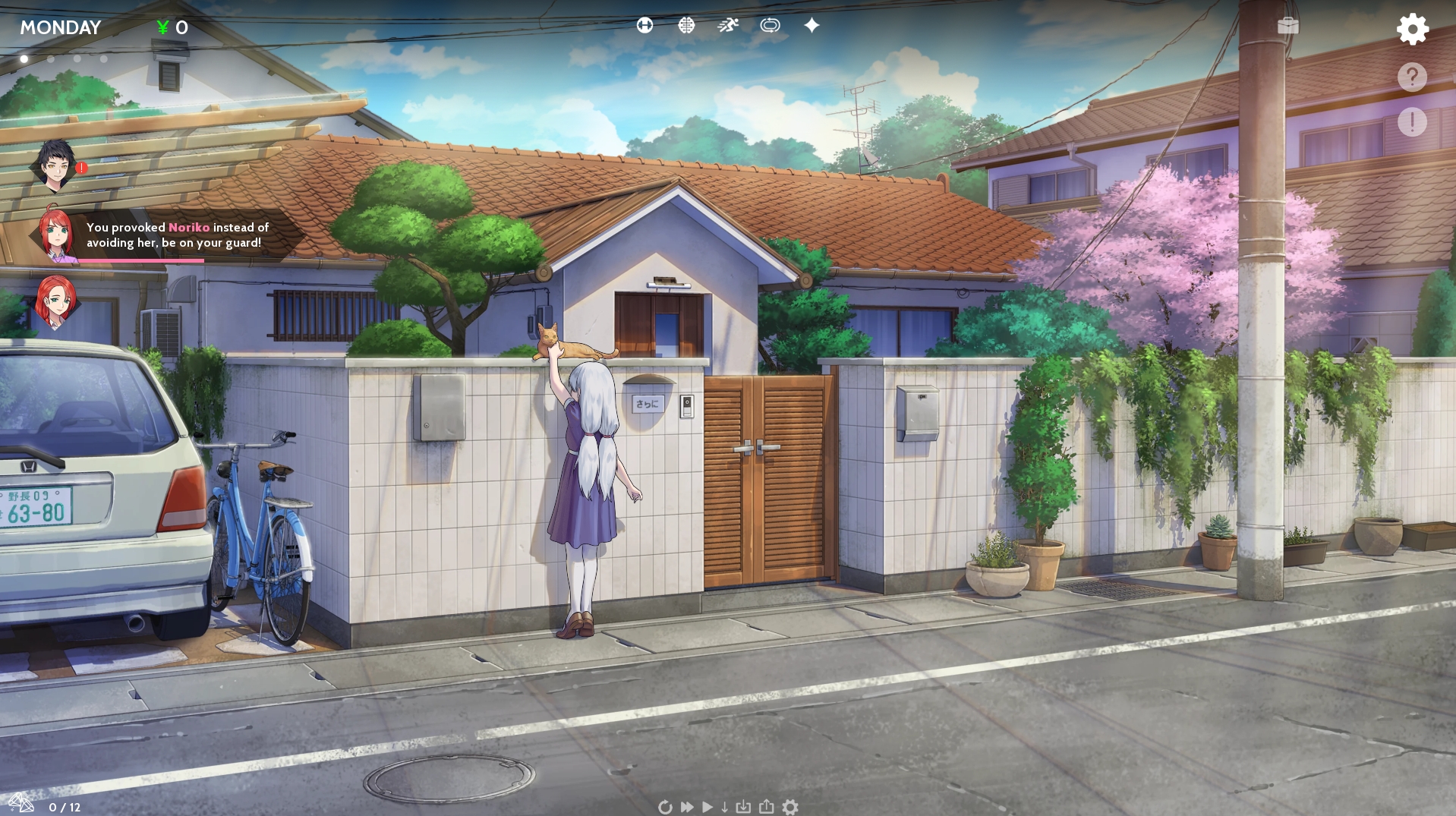The image size is (1456, 816).
Task: Open the settings gear in top-right corner
Action: [x=1412, y=29]
